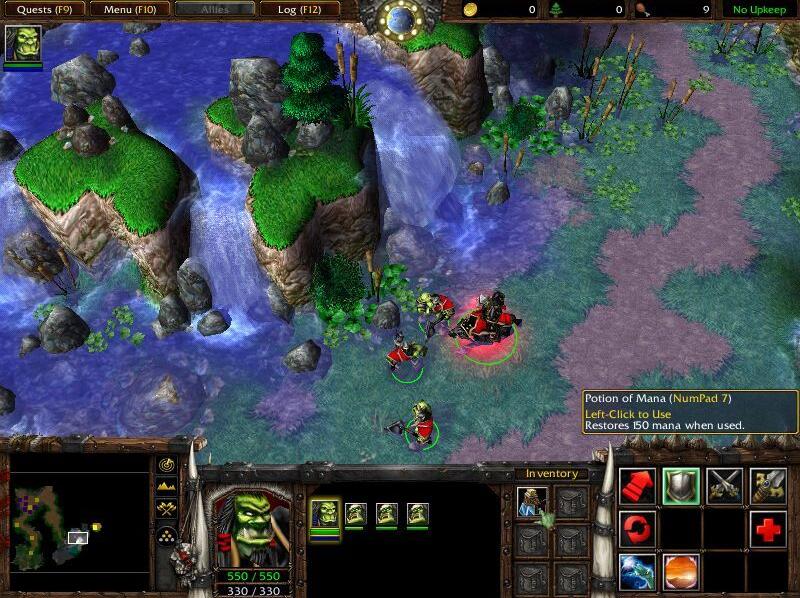Select the hero icon in the top-left corner

(x=23, y=46)
